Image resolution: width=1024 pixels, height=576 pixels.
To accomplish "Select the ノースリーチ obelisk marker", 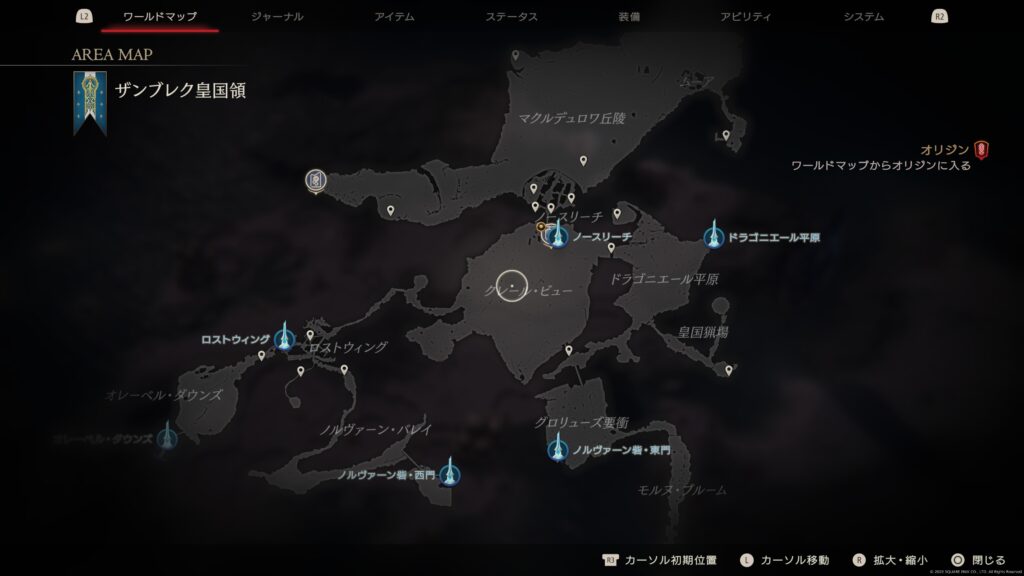I will coord(558,238).
